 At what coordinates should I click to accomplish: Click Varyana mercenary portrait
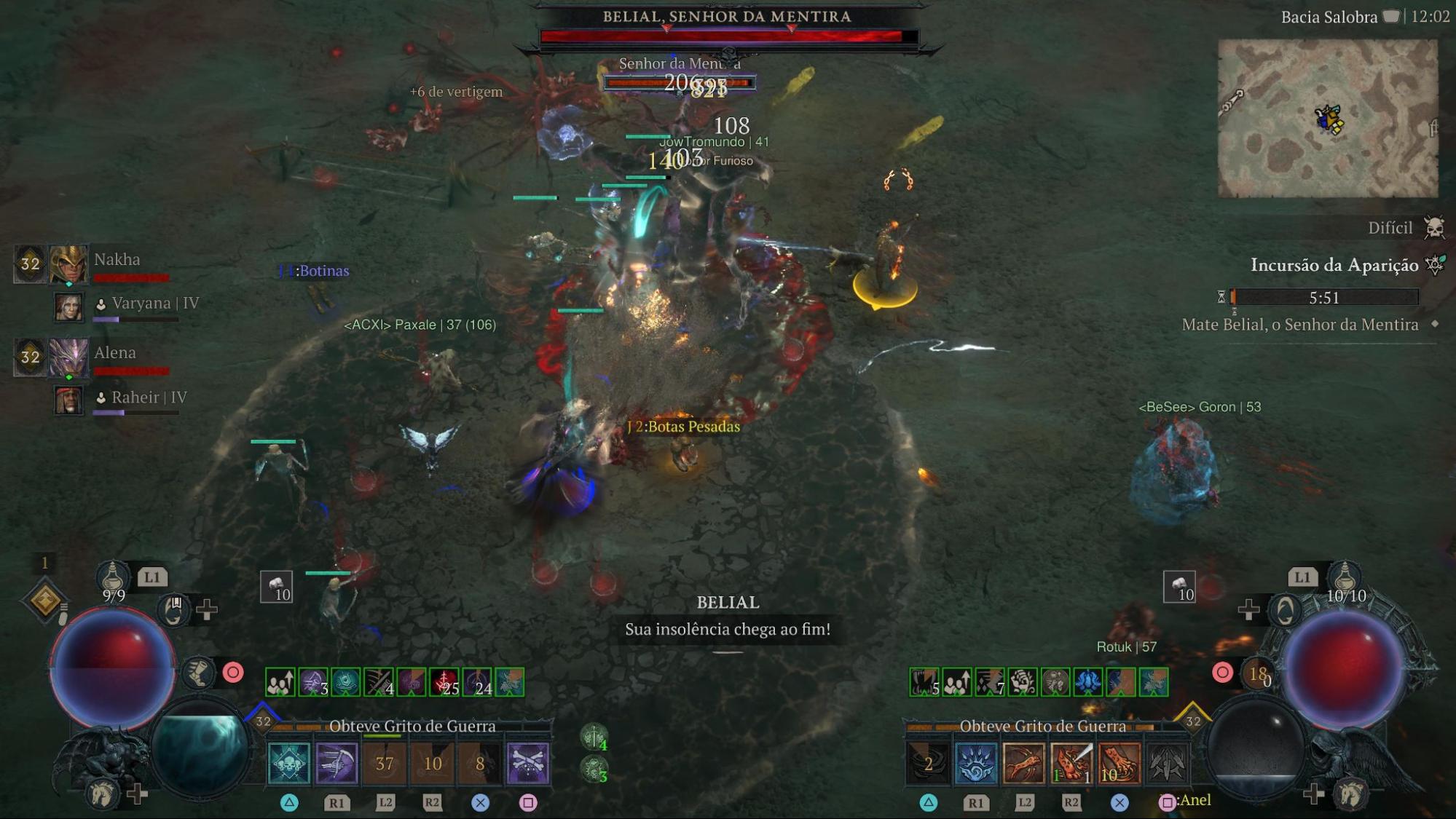[69, 307]
